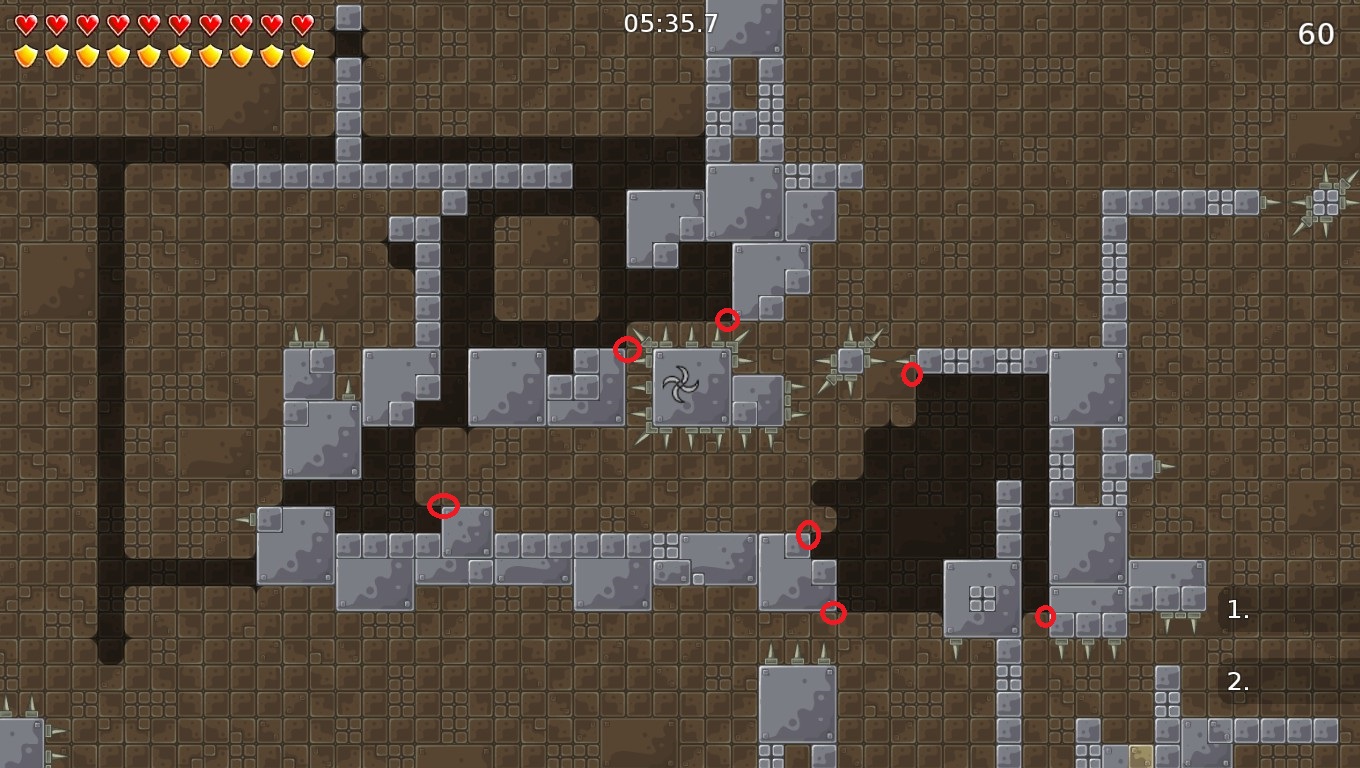Select the red circle marker near the blade platform's top-left
This screenshot has width=1360, height=768.
click(629, 349)
